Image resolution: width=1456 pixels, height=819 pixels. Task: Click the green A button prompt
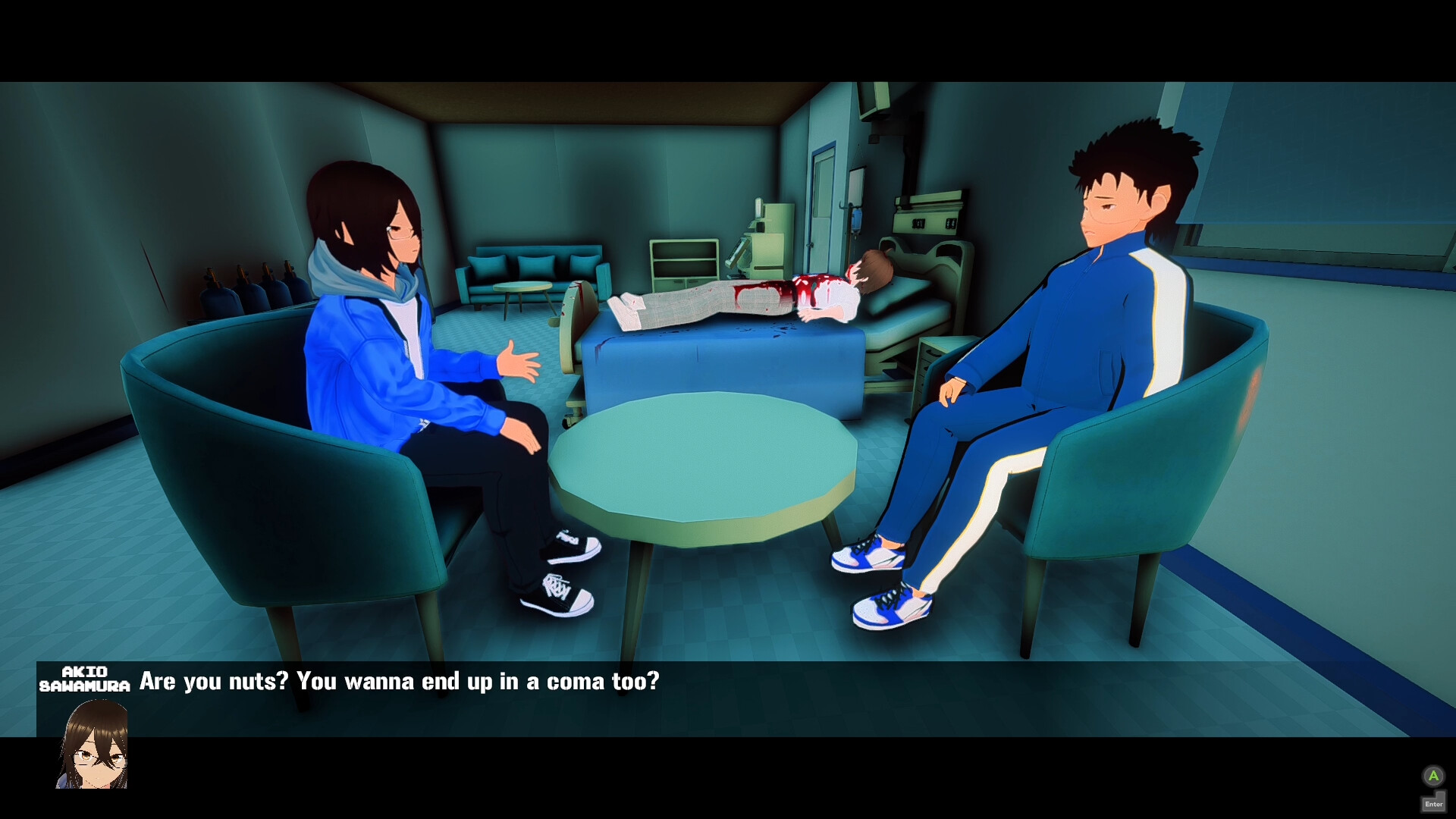(1436, 777)
